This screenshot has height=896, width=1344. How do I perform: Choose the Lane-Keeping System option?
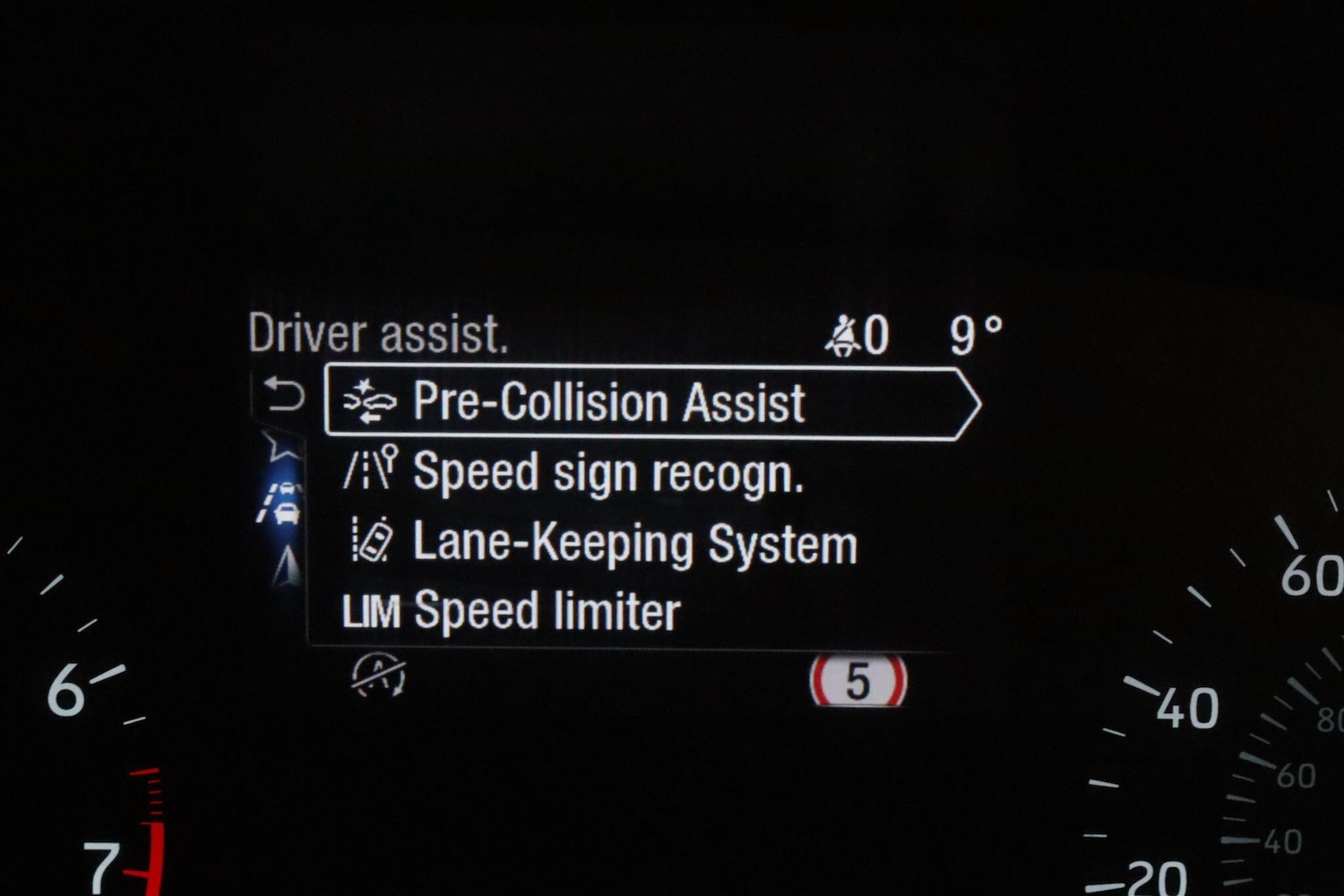pyautogui.click(x=634, y=544)
